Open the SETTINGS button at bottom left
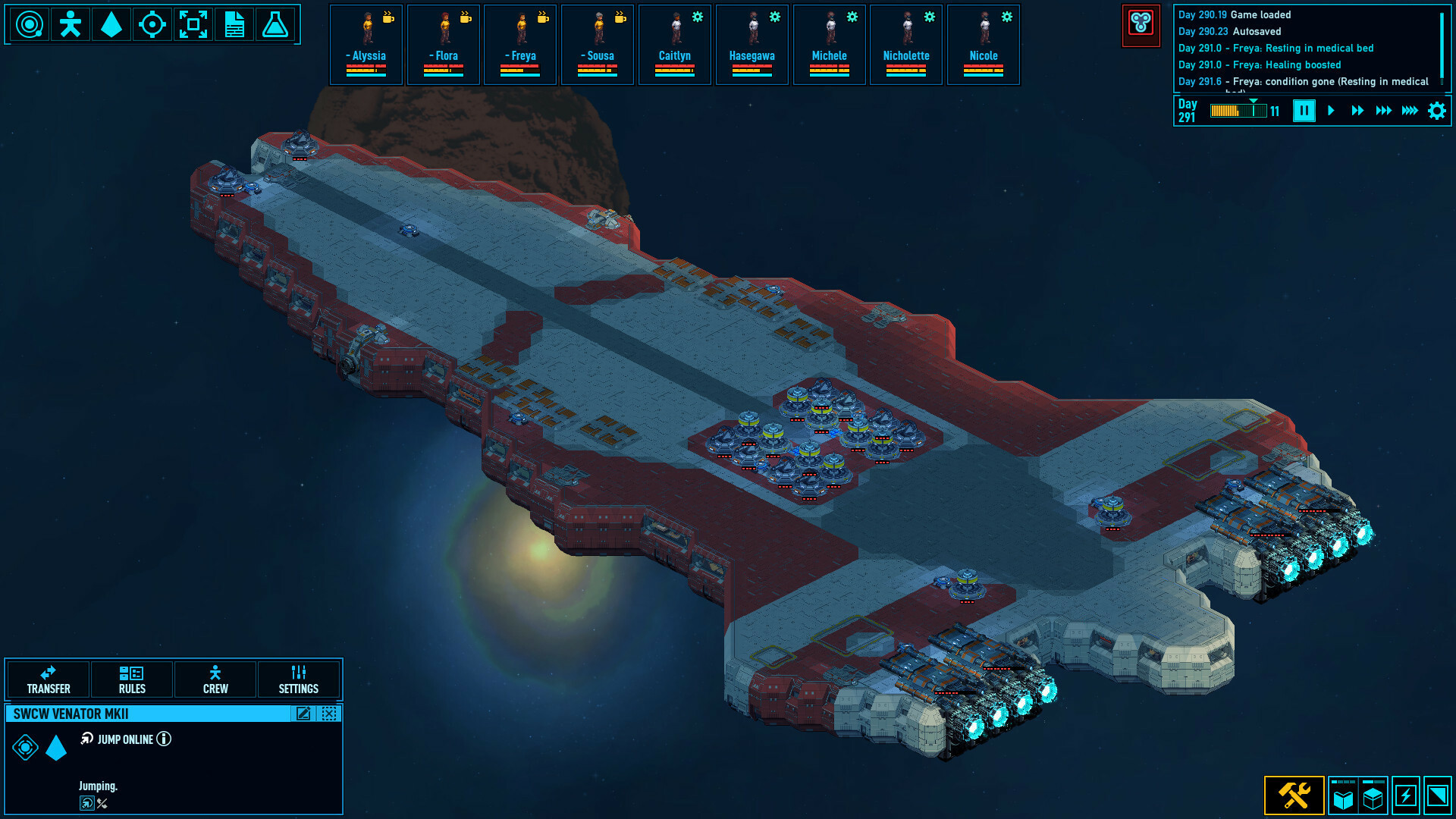The height and width of the screenshot is (819, 1456). pos(298,679)
